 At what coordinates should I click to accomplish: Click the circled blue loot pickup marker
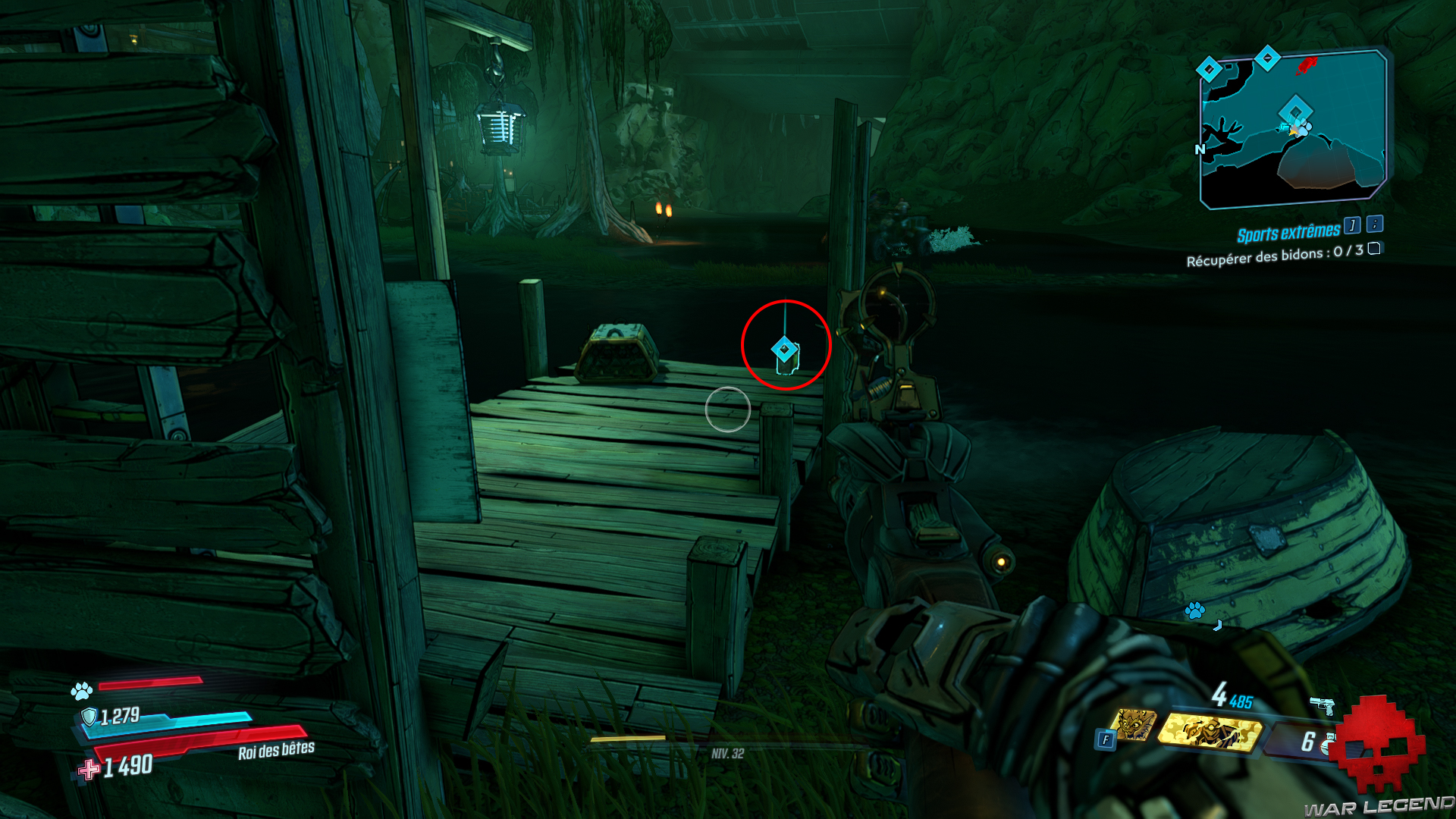(785, 350)
